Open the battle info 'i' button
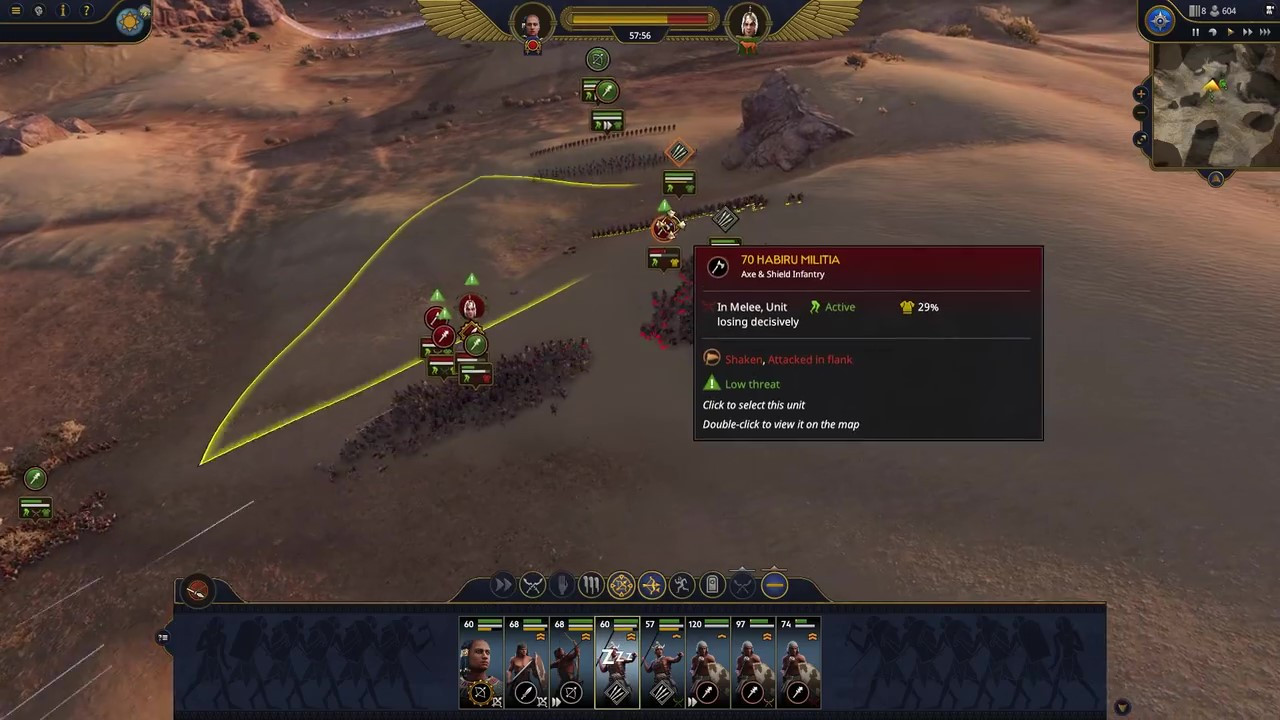This screenshot has width=1280, height=720. [x=63, y=11]
